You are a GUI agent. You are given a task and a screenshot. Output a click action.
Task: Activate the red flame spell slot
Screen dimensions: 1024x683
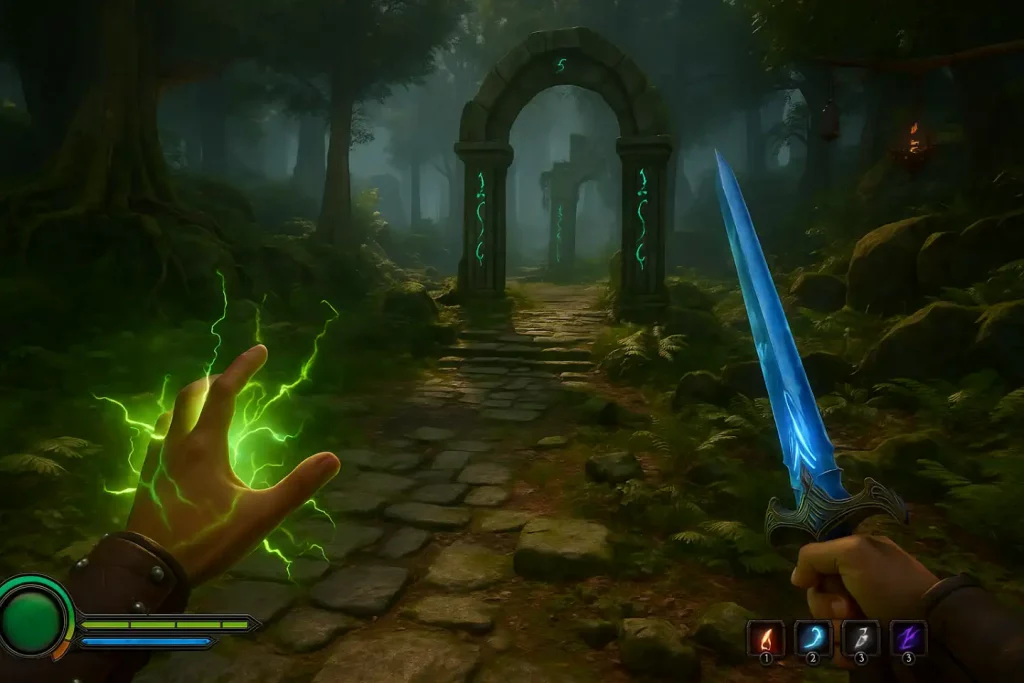(766, 638)
